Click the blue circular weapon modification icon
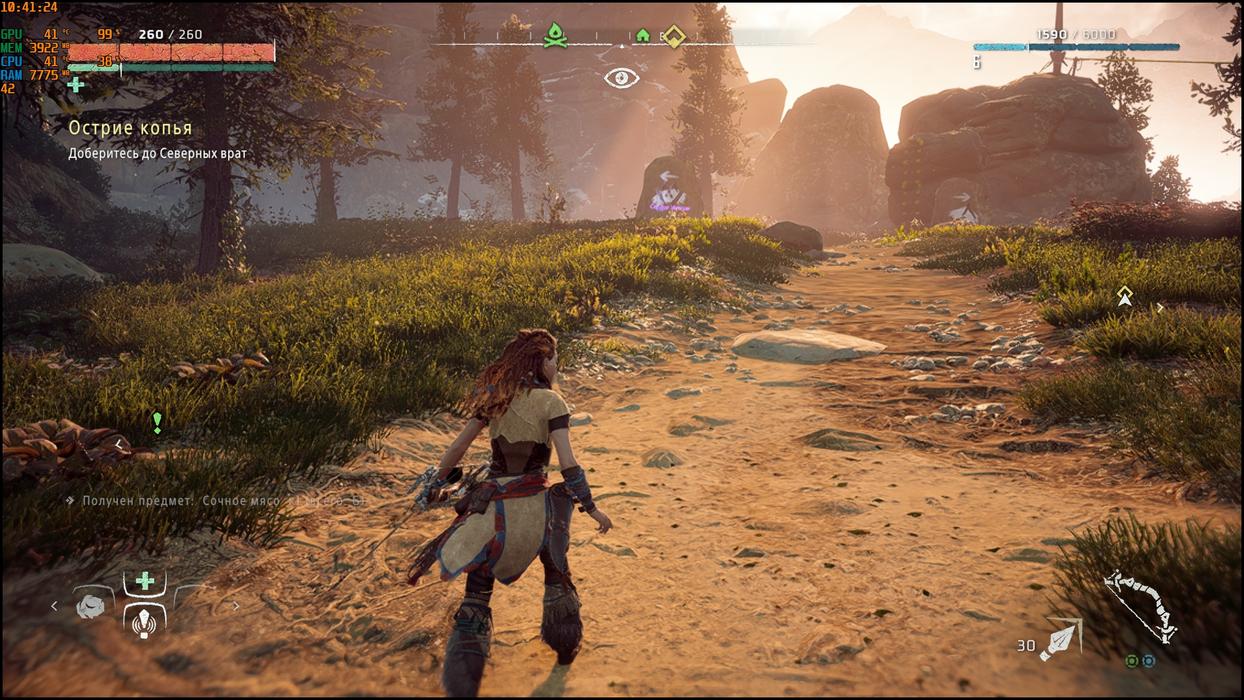 [x=1148, y=661]
